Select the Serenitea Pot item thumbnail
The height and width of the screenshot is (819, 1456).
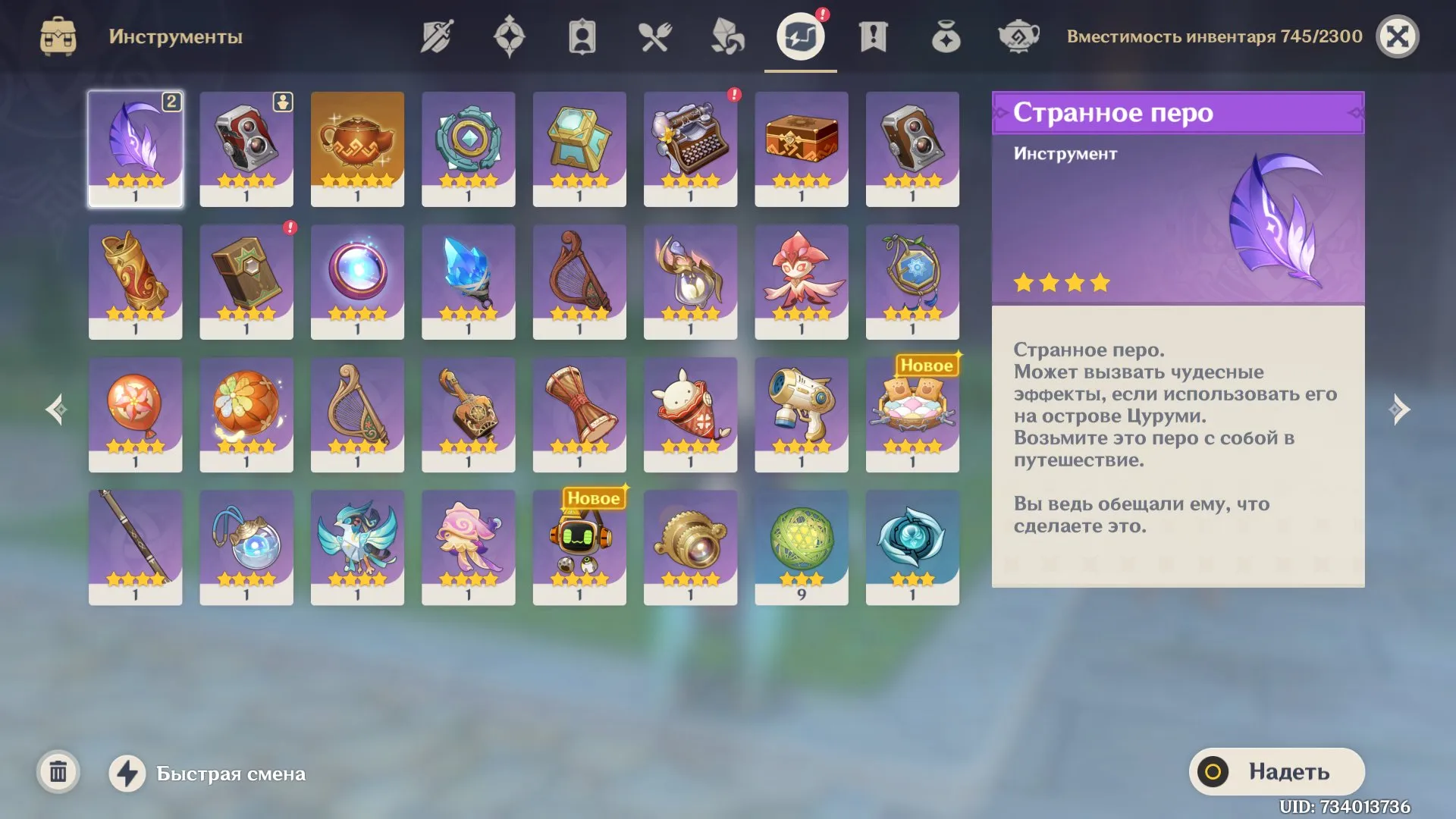(x=357, y=148)
